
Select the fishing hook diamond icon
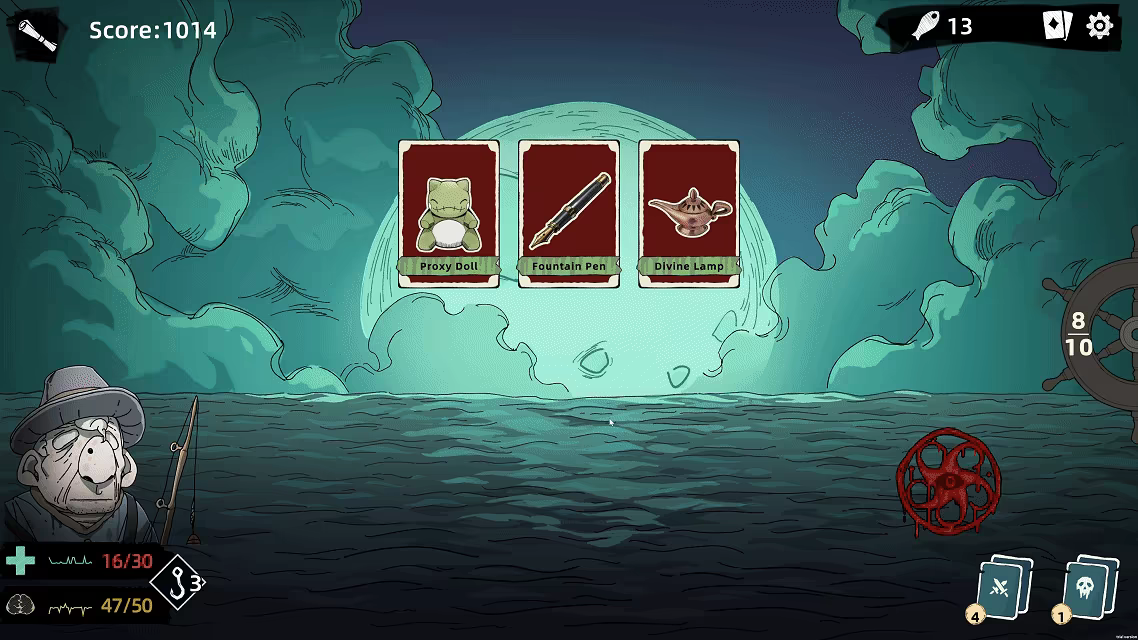(x=180, y=580)
